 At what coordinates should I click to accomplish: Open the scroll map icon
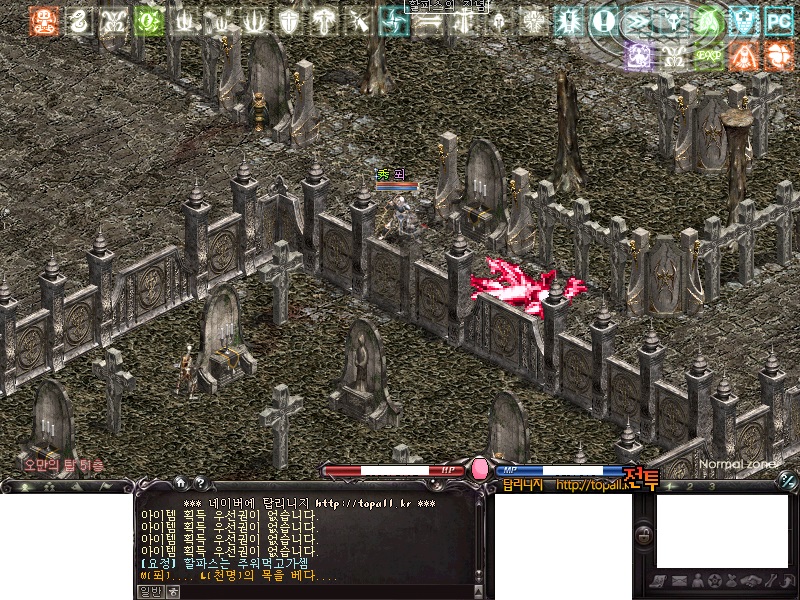[x=660, y=581]
